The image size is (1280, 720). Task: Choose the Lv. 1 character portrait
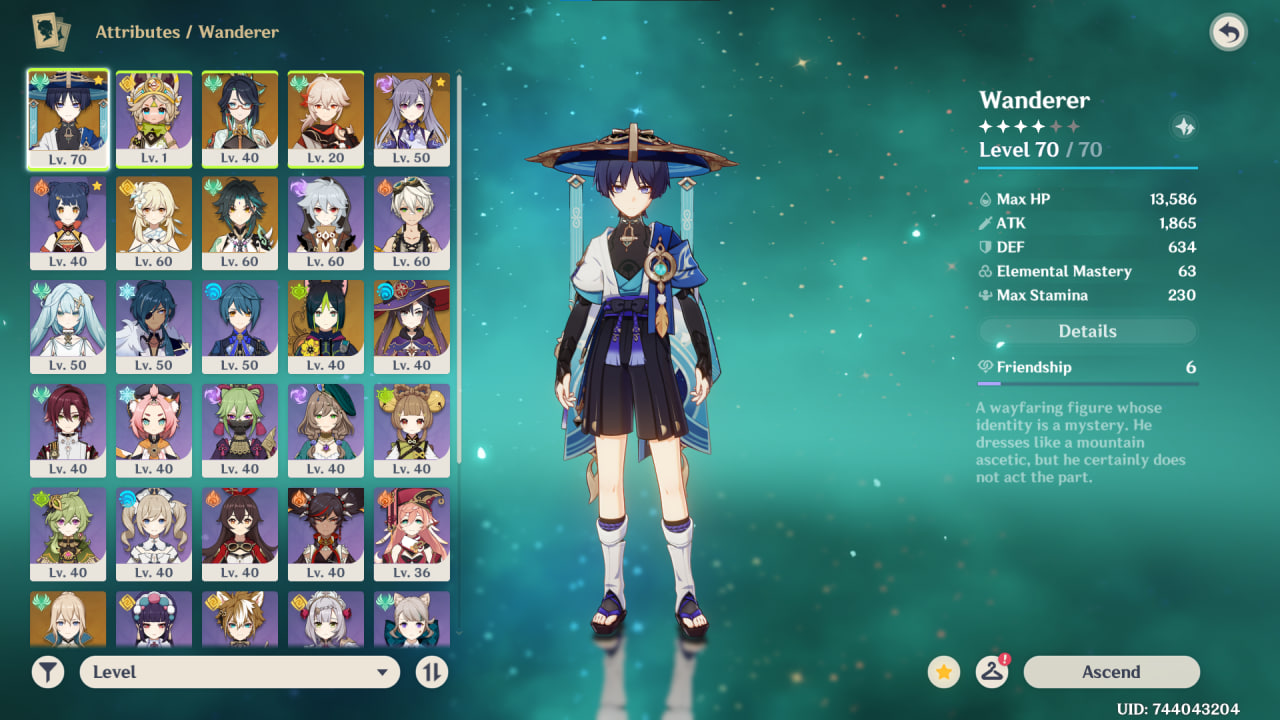[x=154, y=118]
